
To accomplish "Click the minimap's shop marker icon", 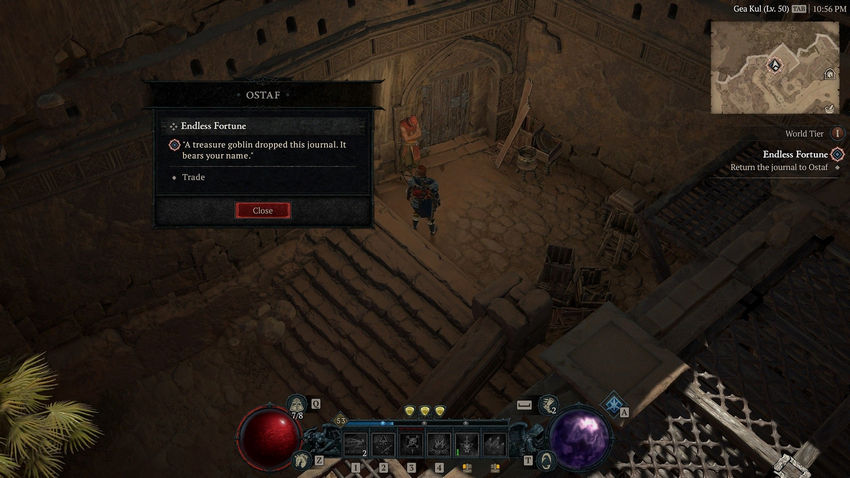I will point(829,74).
